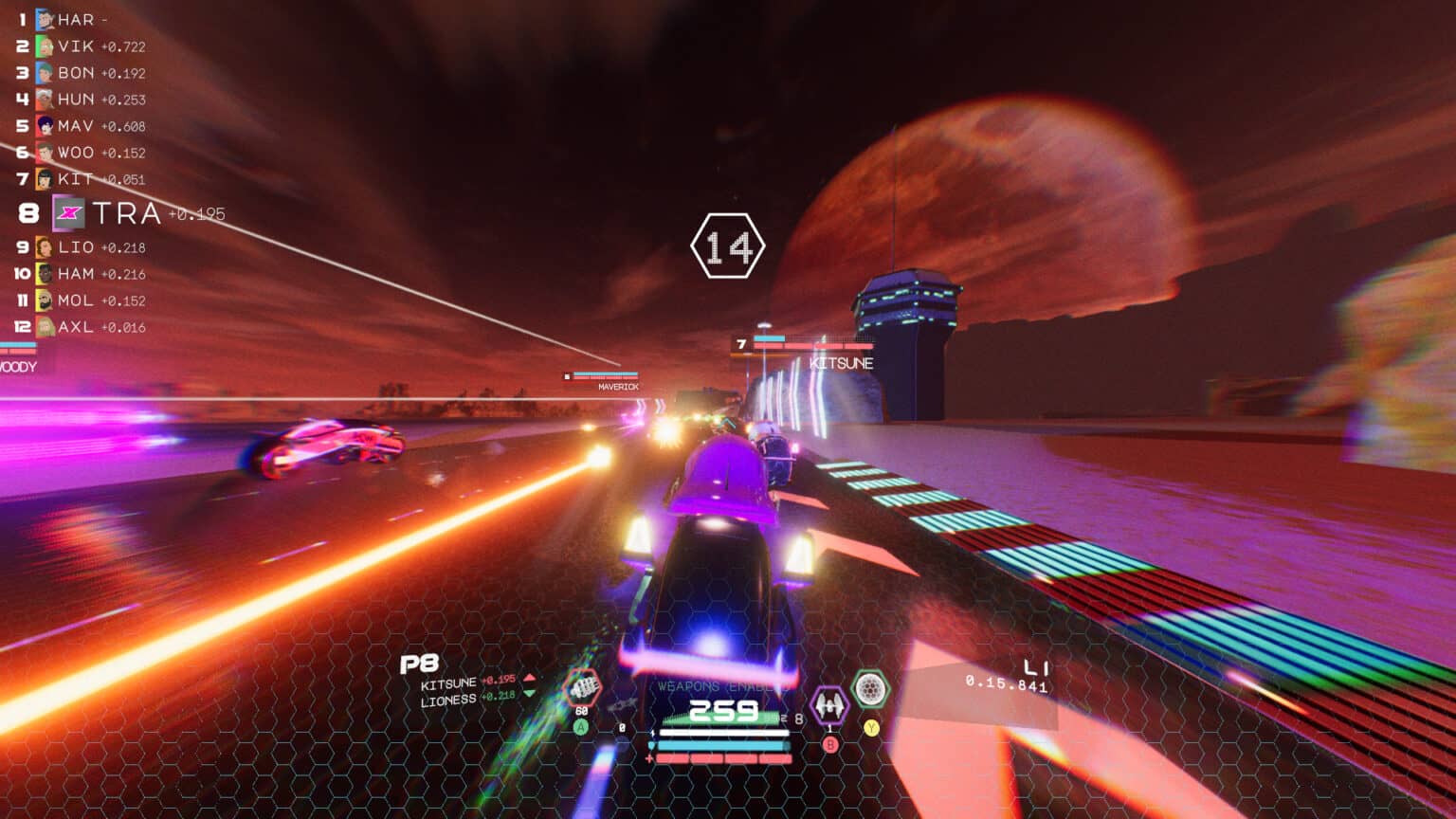Toggle the red up arrow beside KITSUNE +0.195

point(529,678)
